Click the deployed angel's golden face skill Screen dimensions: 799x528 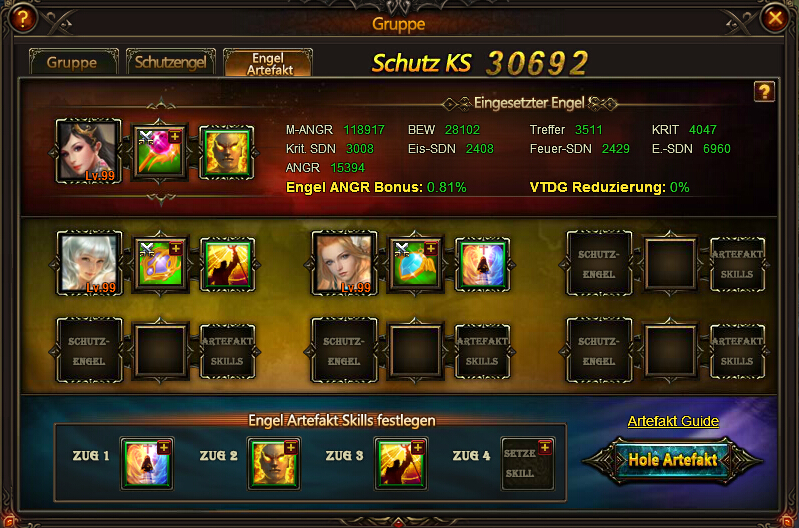226,151
